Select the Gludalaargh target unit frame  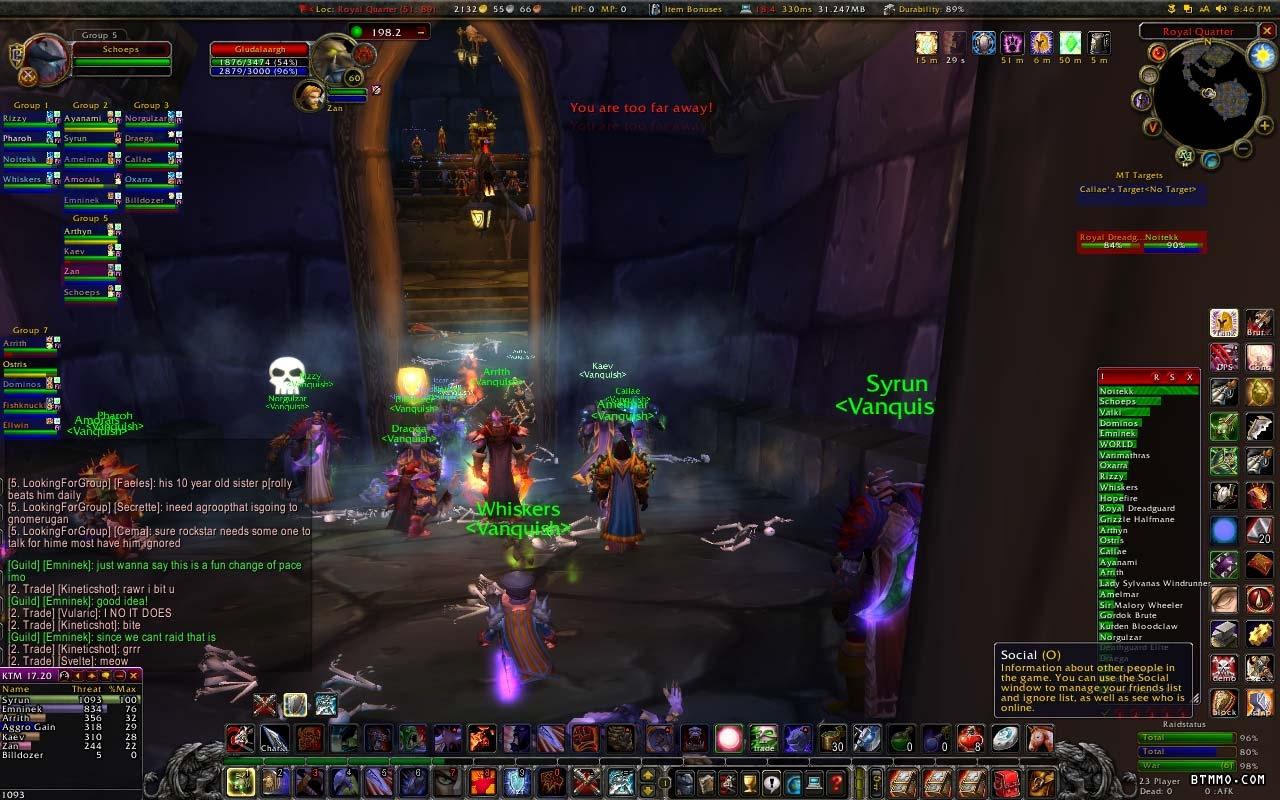point(258,56)
